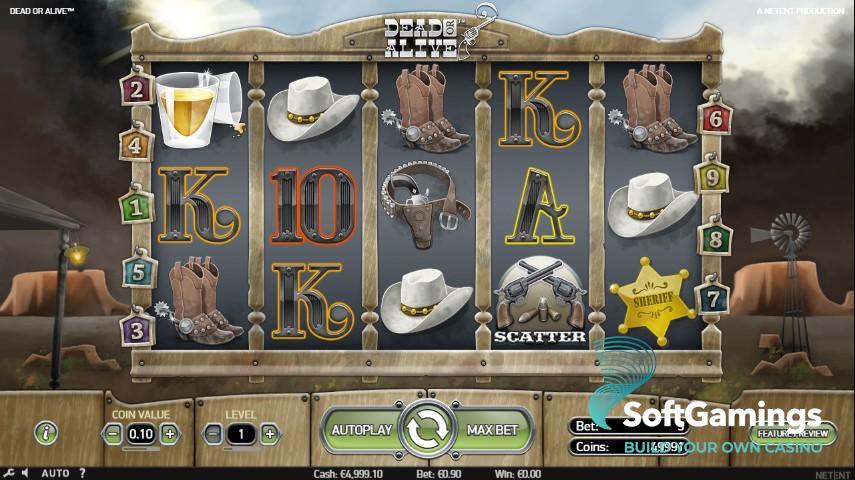Show the question mark help
This screenshot has height=480, width=855.
82,473
